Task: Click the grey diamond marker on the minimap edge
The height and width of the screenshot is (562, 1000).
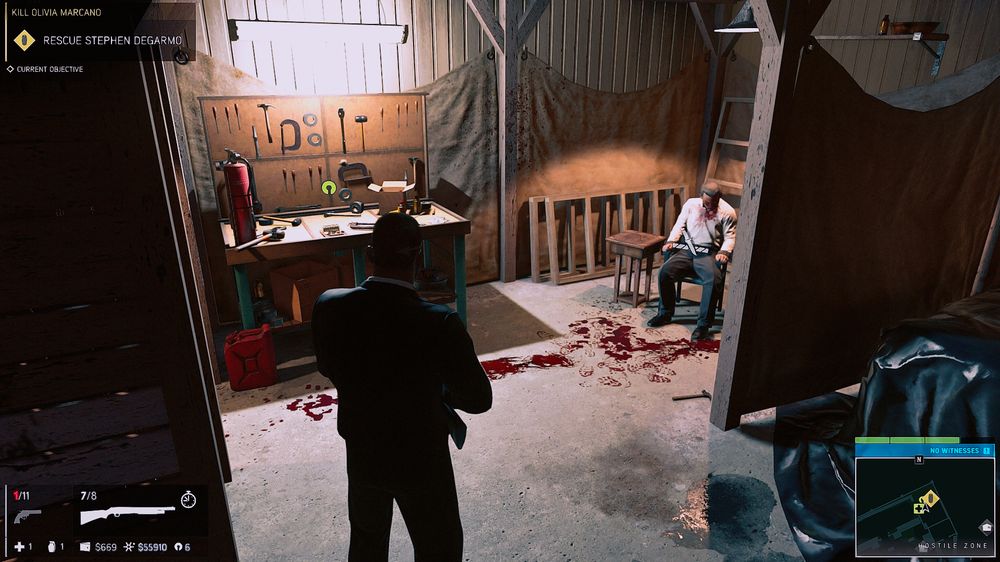Action: click(986, 527)
